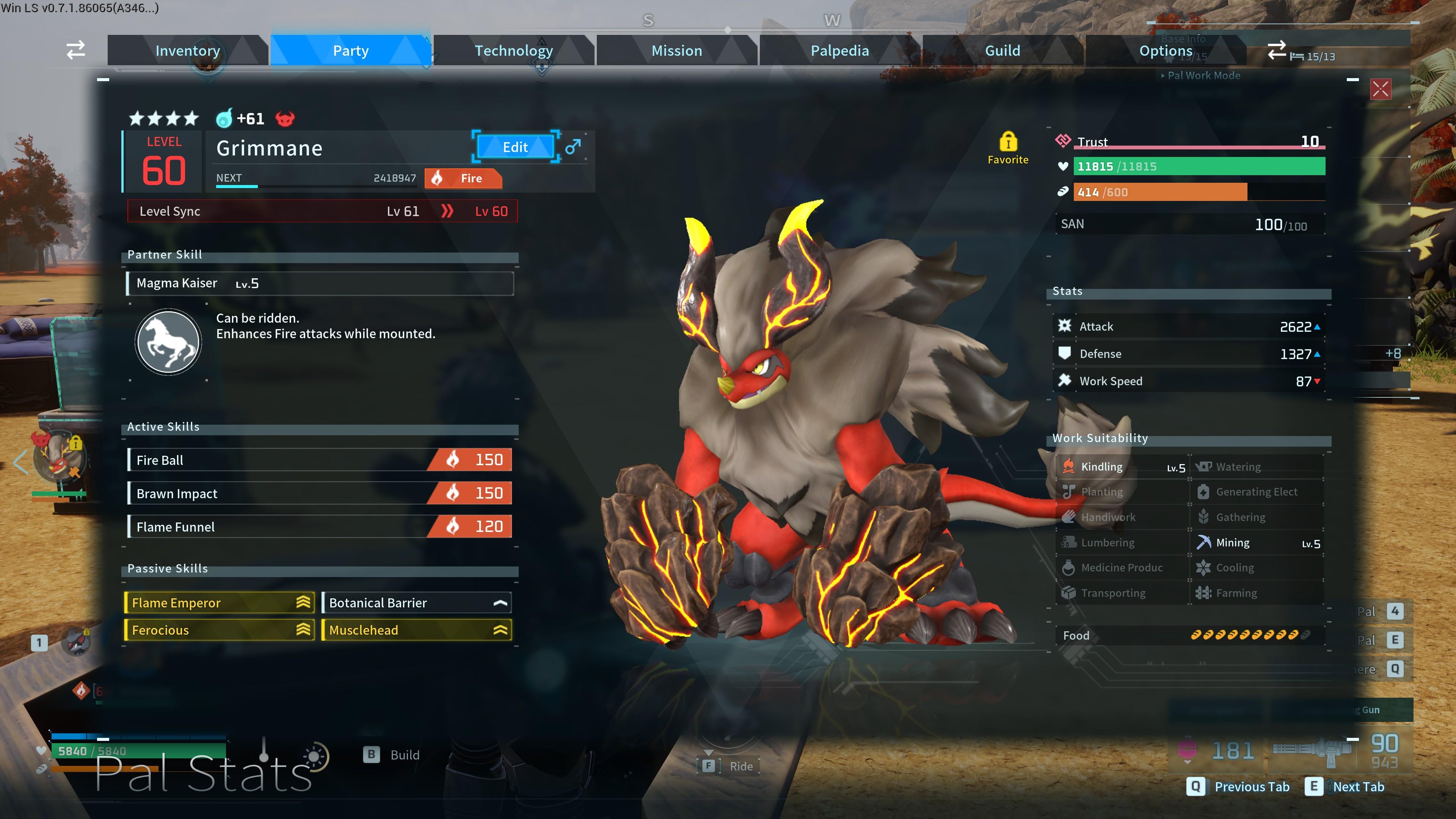The image size is (1456, 819).
Task: Click the Magma Kaiser partner skill
Action: tap(320, 283)
